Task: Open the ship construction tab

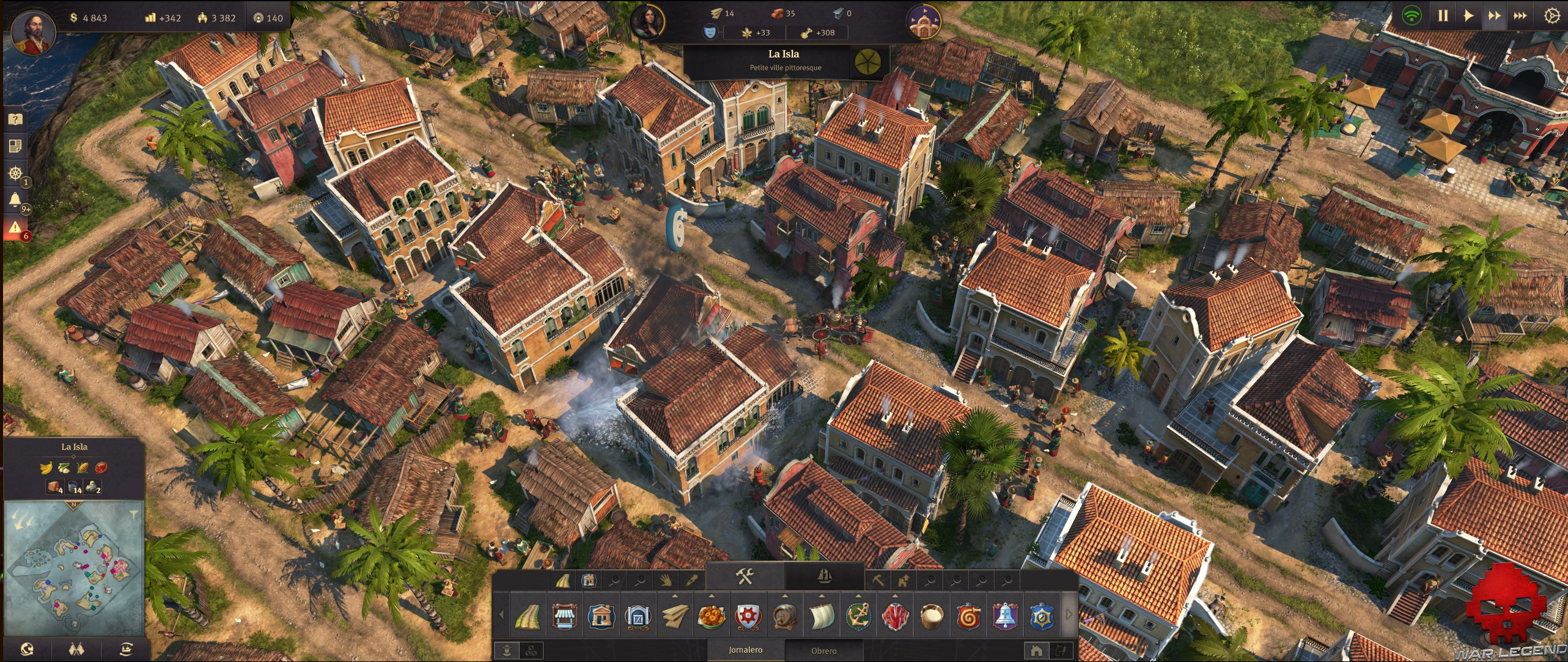Action: (x=824, y=576)
